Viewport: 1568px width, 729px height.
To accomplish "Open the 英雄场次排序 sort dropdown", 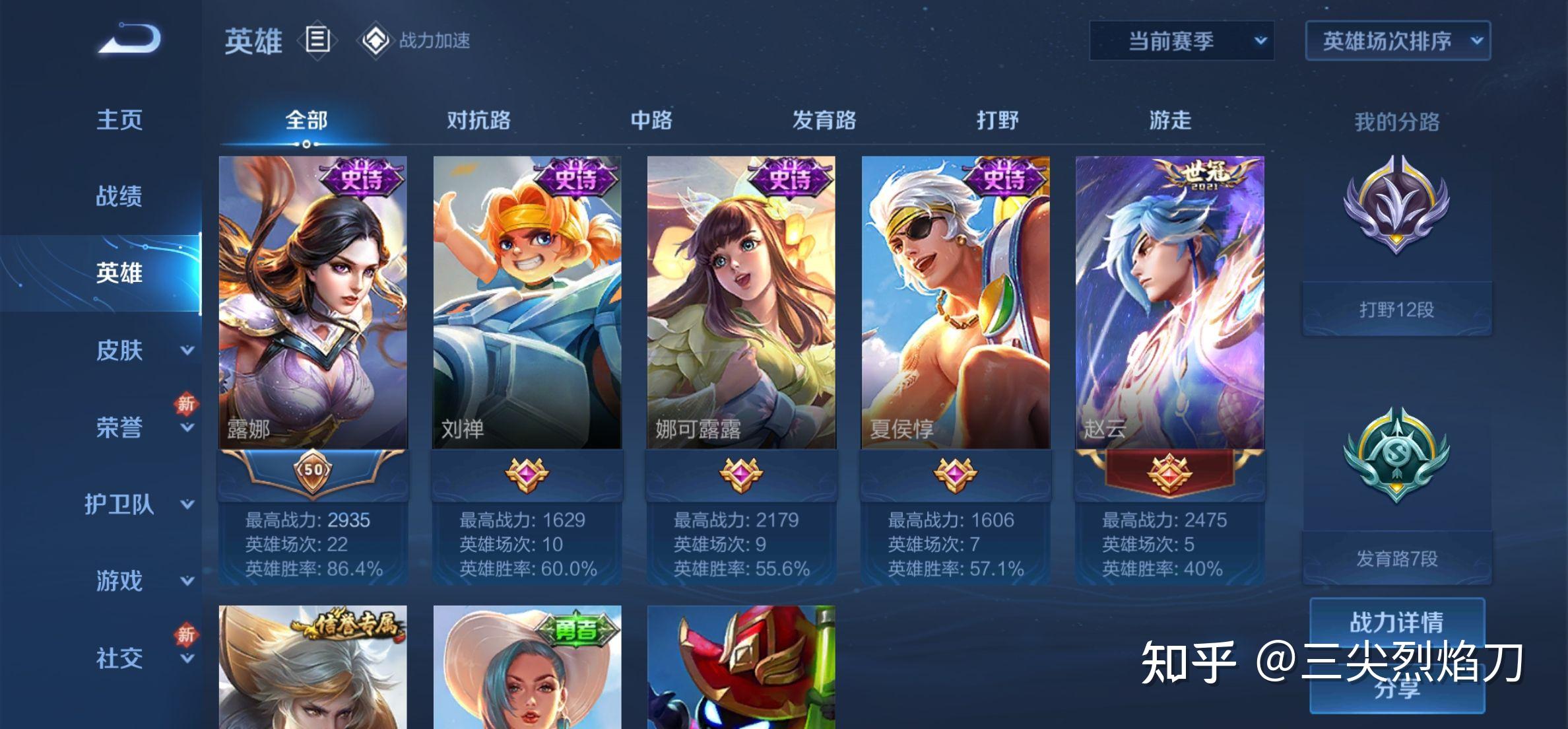I will click(x=1397, y=41).
